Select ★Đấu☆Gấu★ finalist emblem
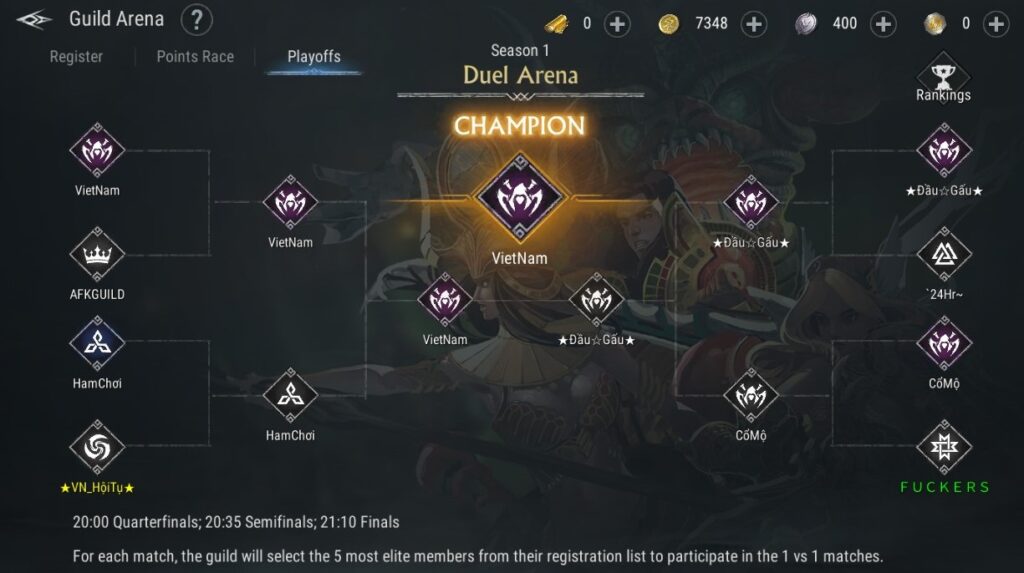This screenshot has height=573, width=1024. click(x=596, y=301)
